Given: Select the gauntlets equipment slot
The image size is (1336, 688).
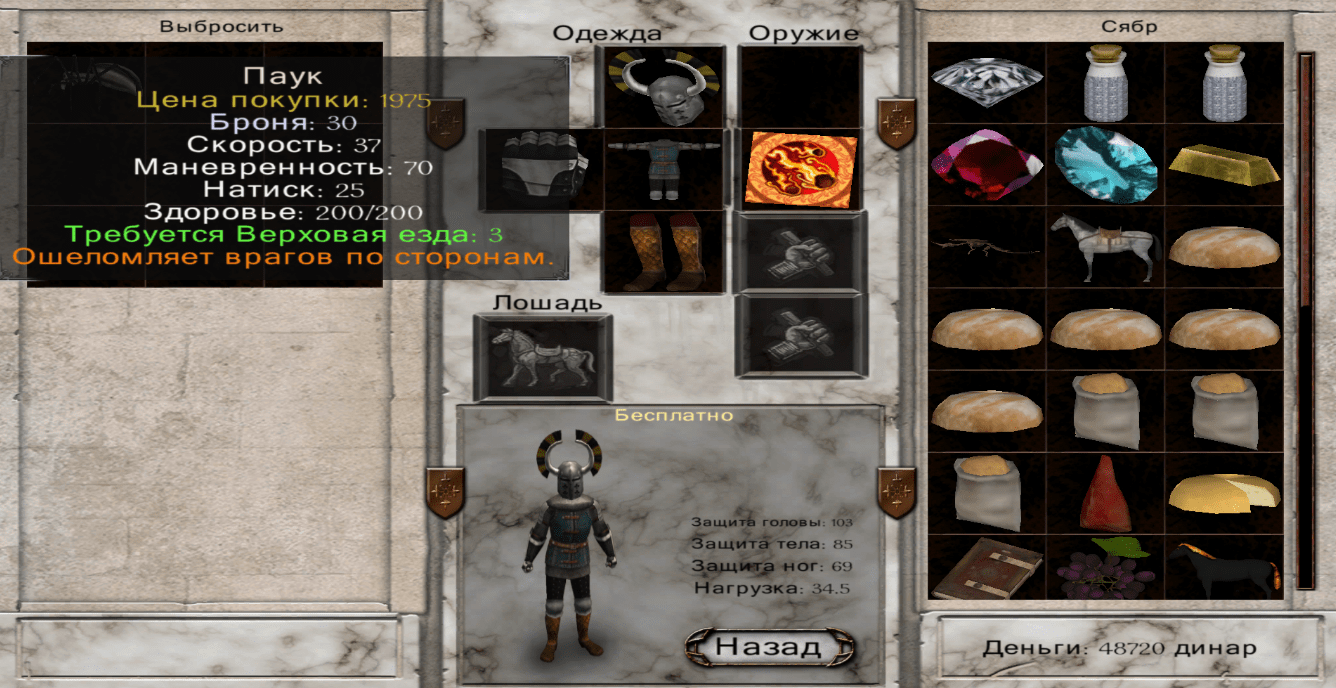Looking at the screenshot, I should 540,169.
